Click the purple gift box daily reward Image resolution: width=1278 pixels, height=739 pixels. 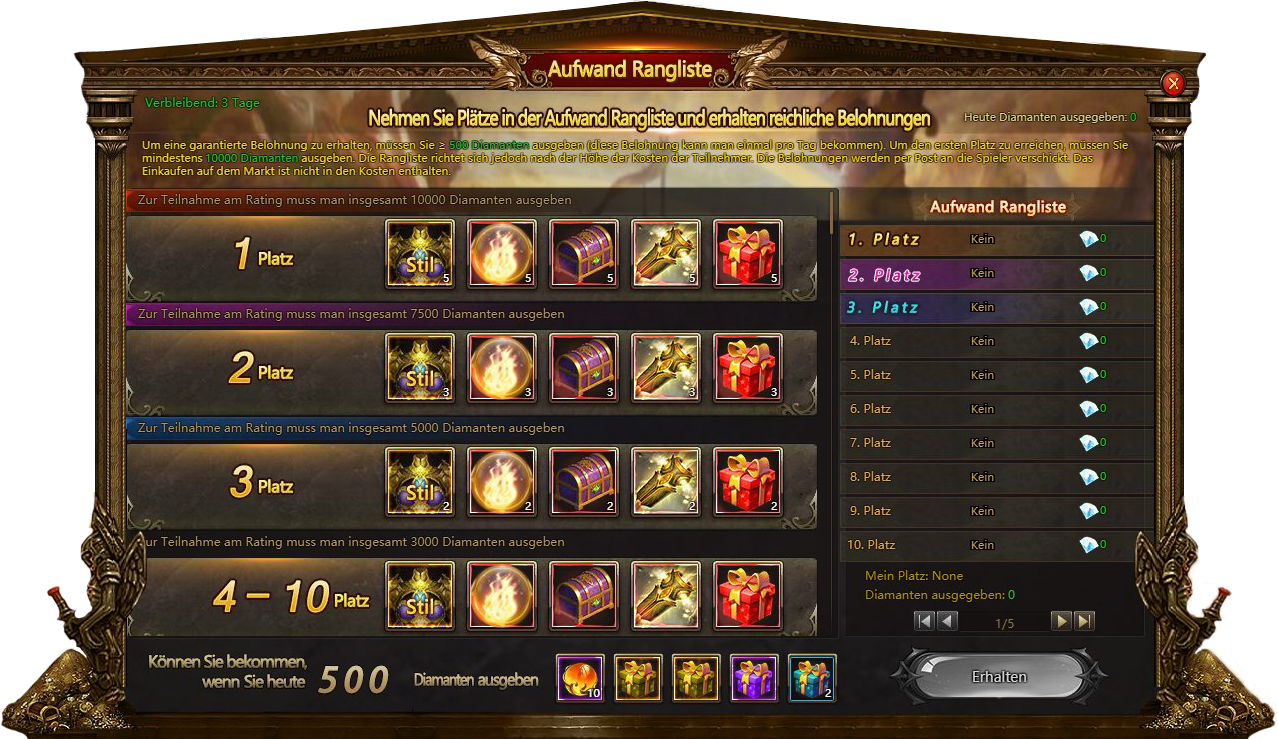tap(754, 679)
